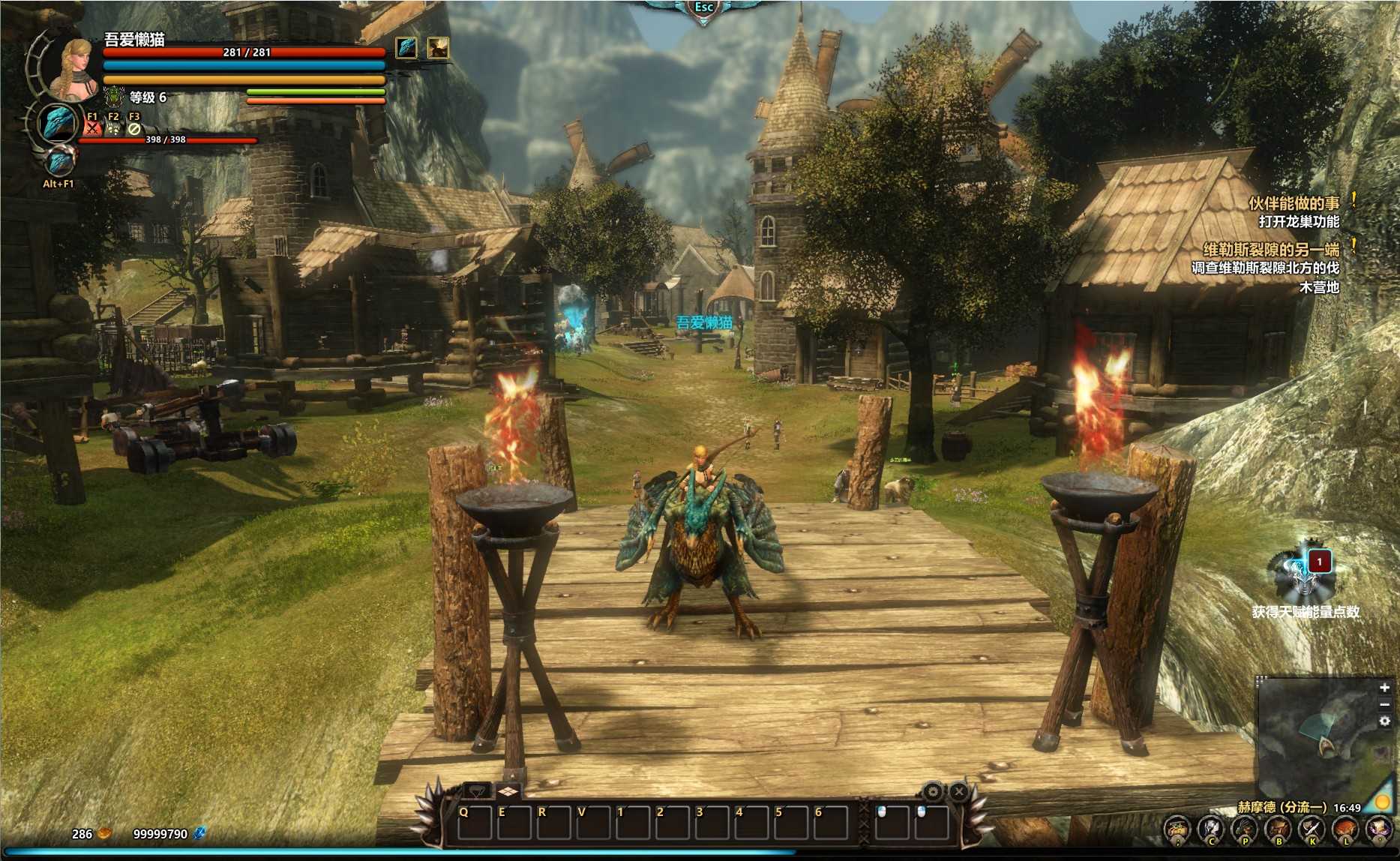Set companion to attack stance (F1)
1400x861 pixels.
pos(92,127)
